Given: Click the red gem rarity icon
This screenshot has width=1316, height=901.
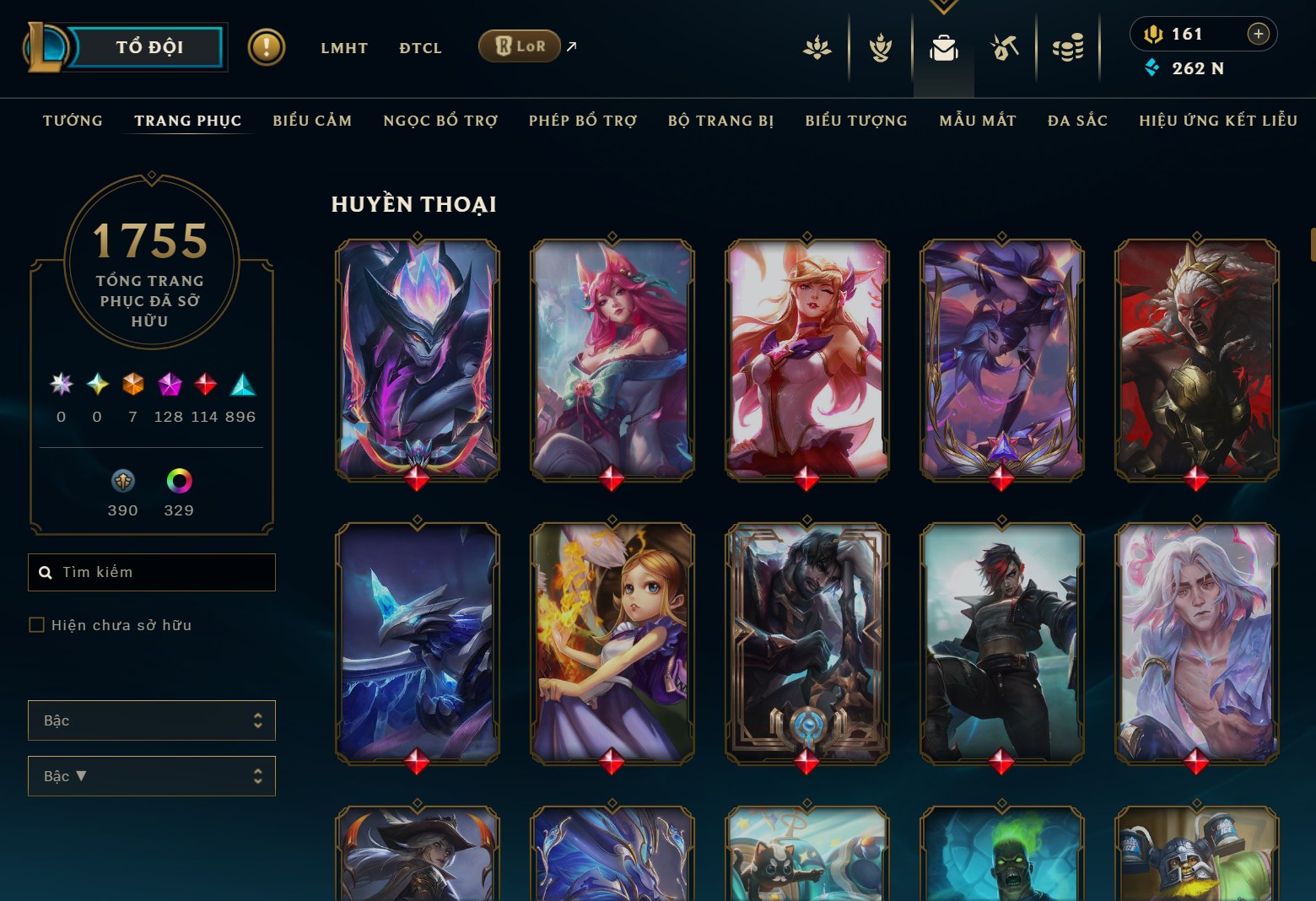Looking at the screenshot, I should point(203,386).
